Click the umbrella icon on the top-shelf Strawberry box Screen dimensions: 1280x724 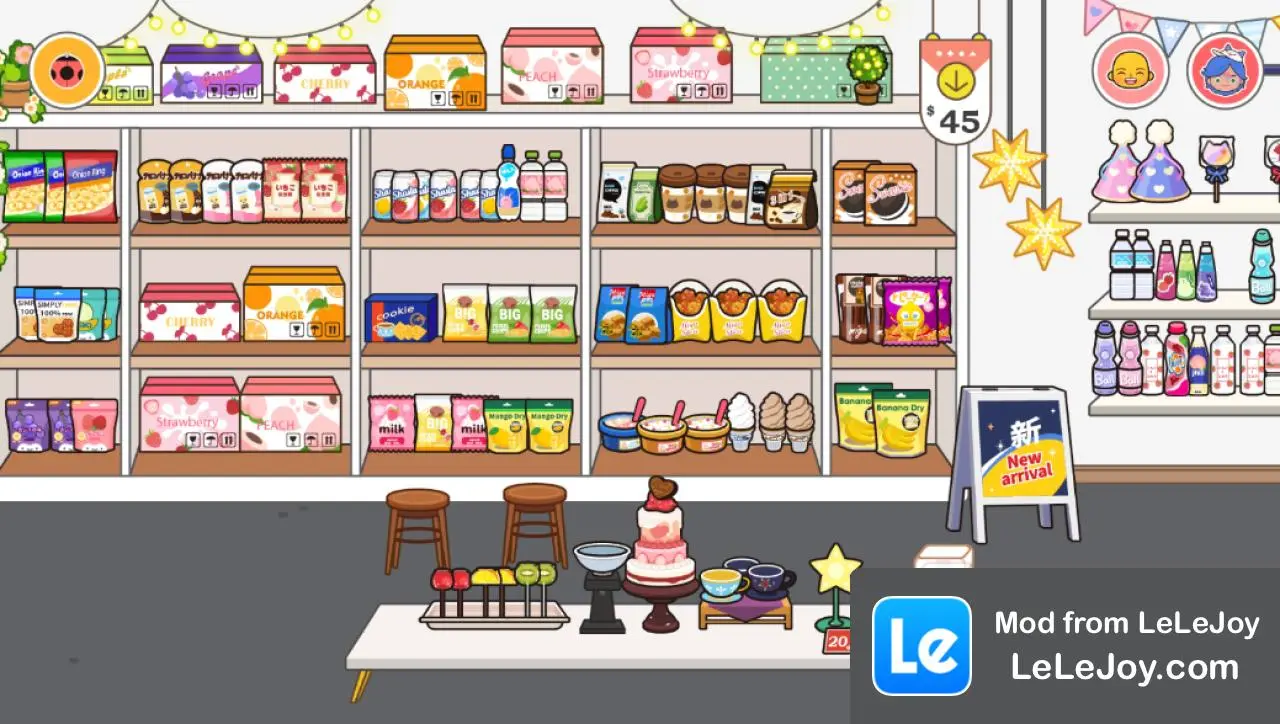[x=701, y=90]
